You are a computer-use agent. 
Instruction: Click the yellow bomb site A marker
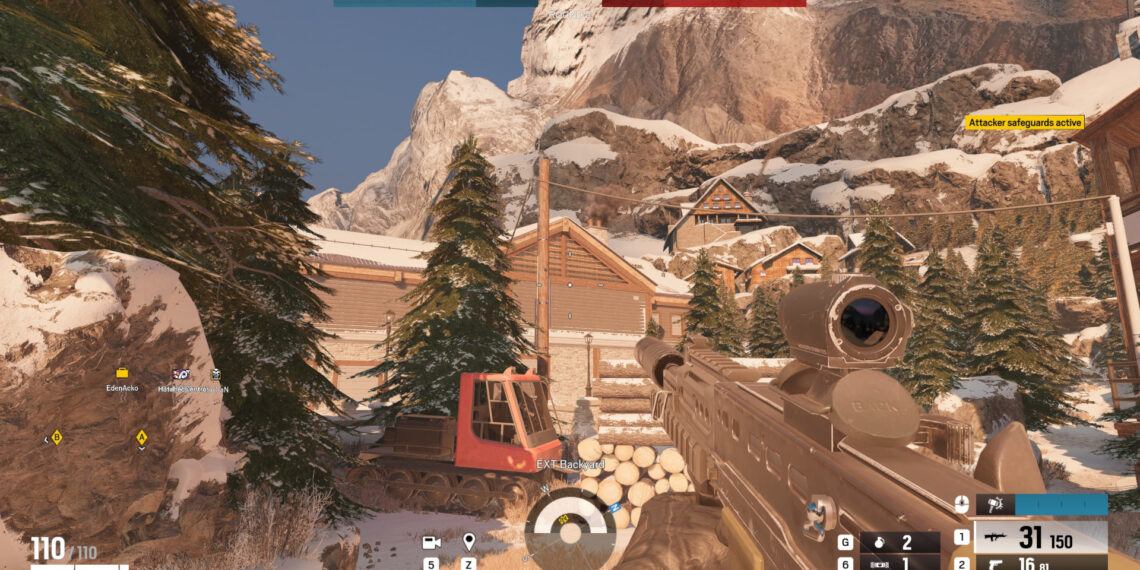[x=142, y=437]
